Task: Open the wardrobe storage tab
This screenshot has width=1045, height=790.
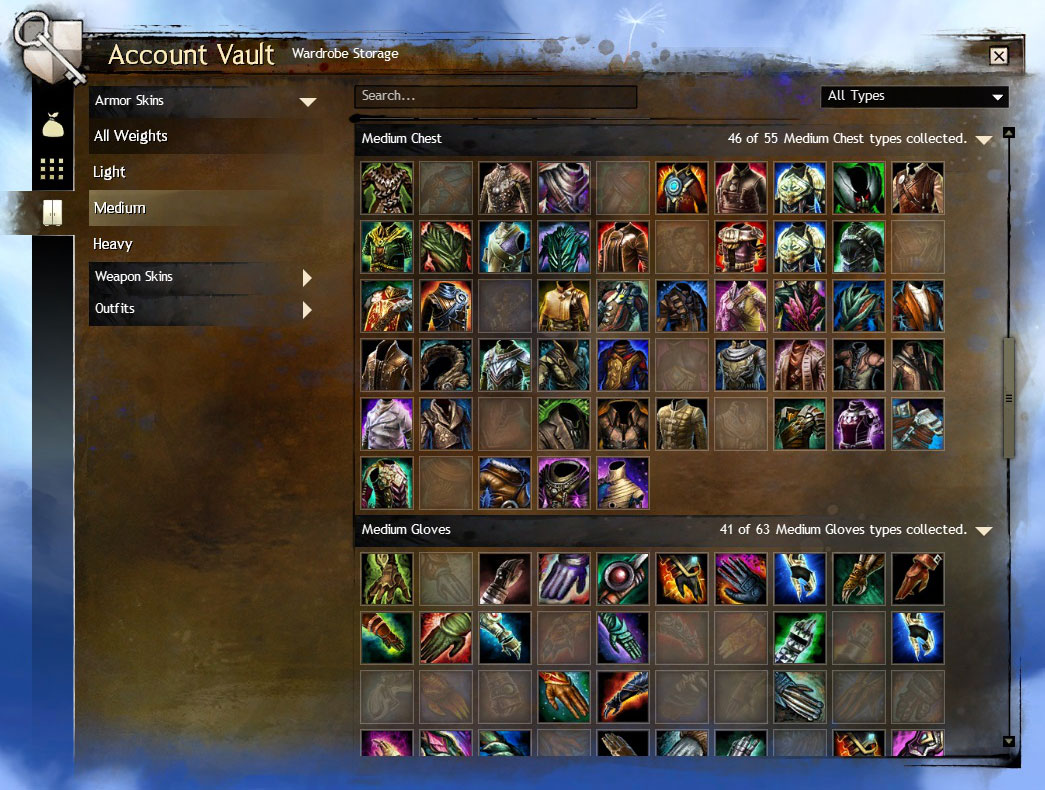Action: coord(52,212)
